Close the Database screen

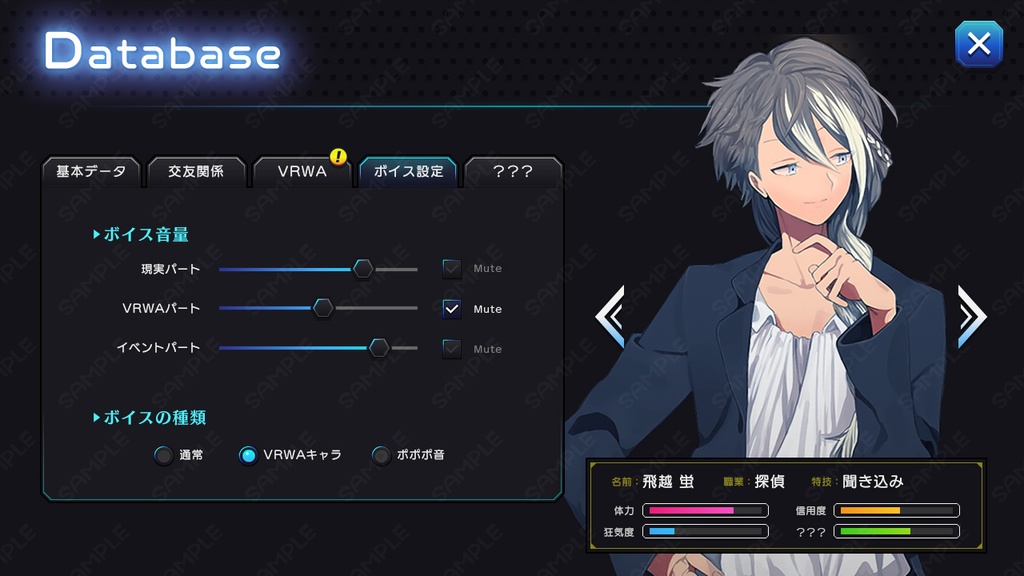click(x=978, y=44)
